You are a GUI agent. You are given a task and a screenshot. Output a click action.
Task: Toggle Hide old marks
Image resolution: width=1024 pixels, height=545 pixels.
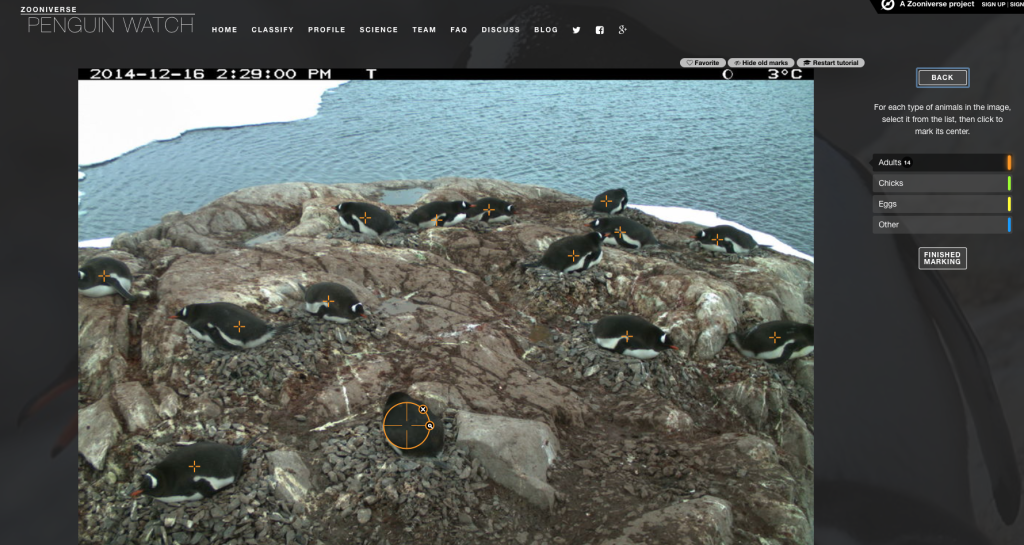click(x=761, y=63)
